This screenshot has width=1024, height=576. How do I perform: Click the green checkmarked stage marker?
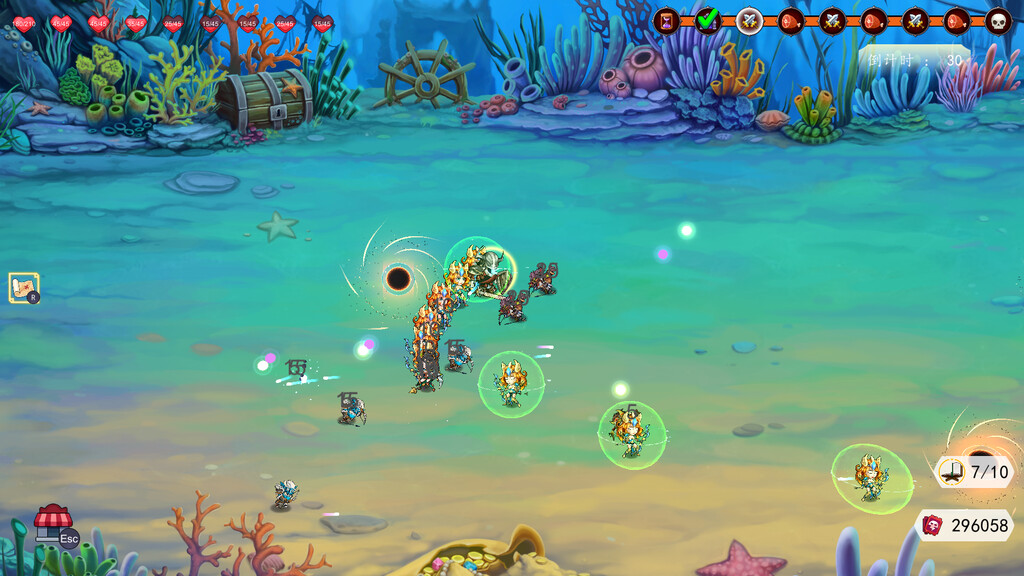pos(708,20)
